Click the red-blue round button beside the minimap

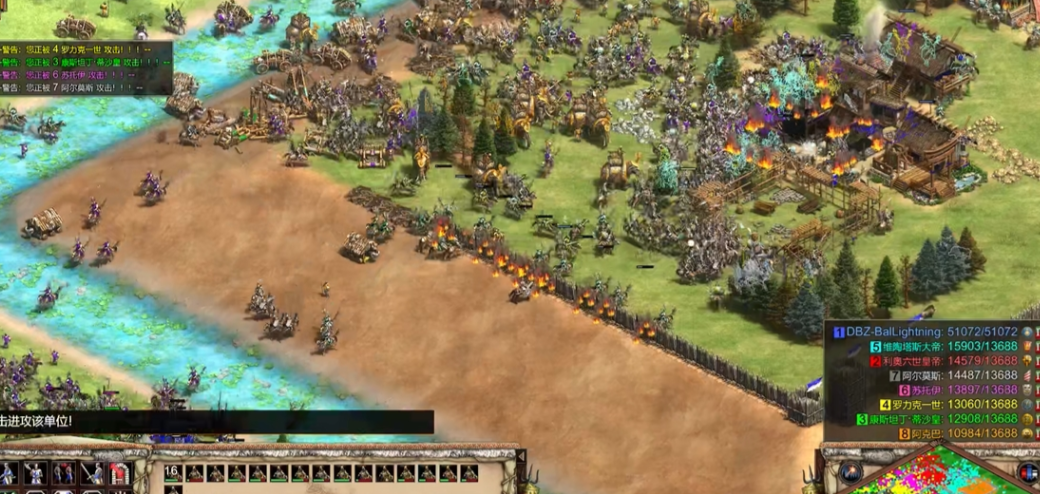pos(1028,472)
